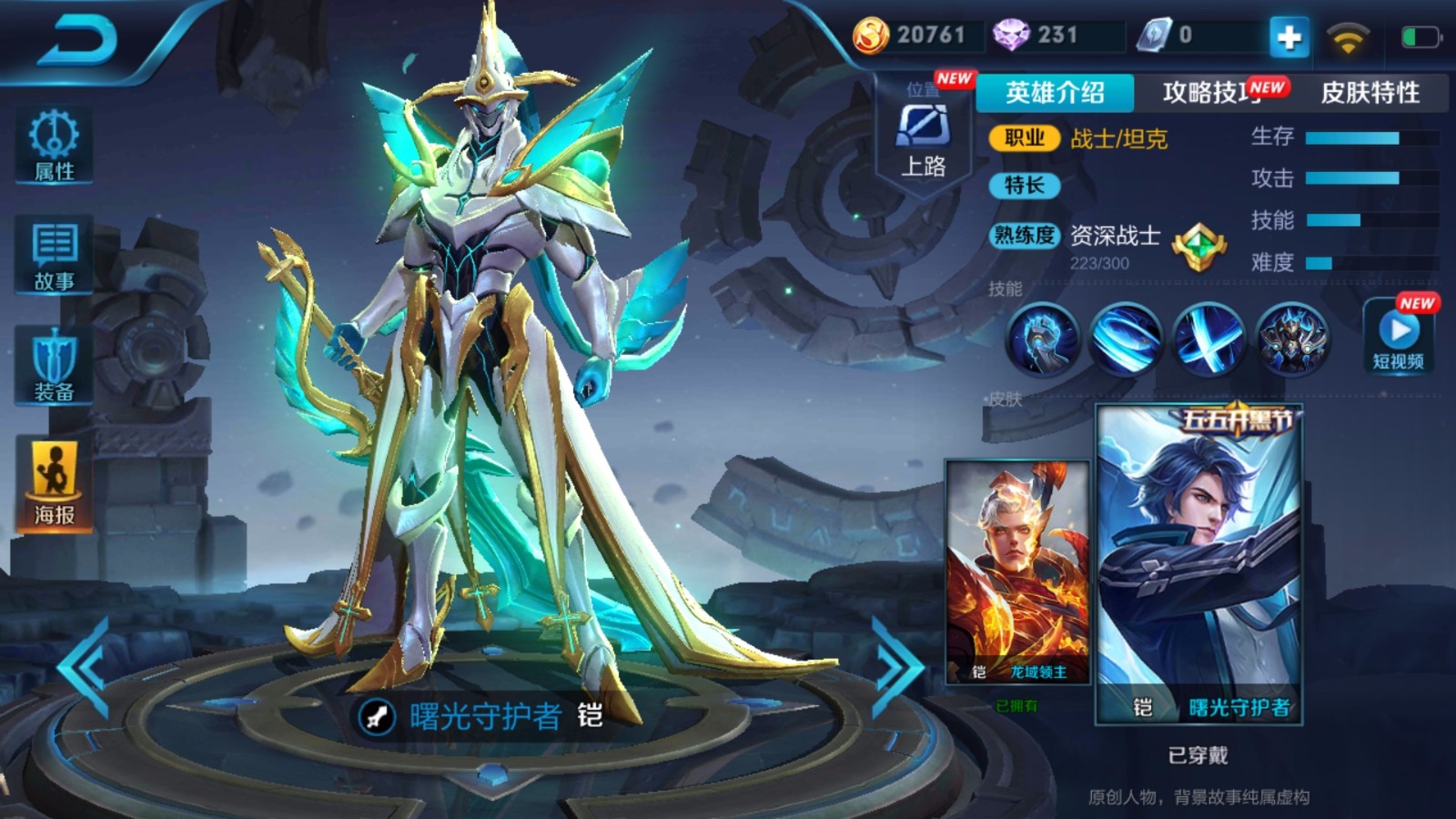
Task: Open the 短视频 short video button
Action: click(x=1398, y=338)
